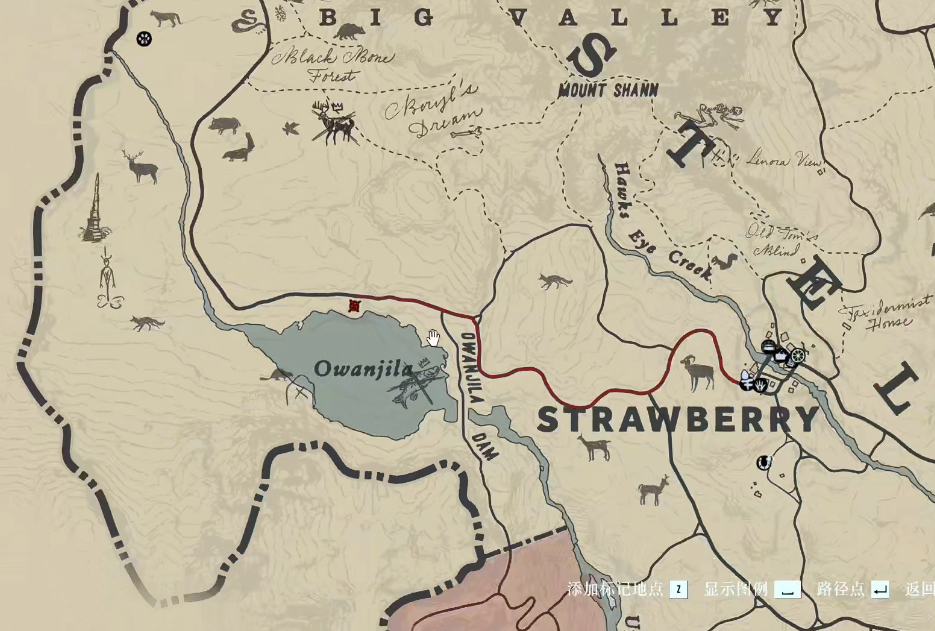Click the cougar animal marker
The width and height of the screenshot is (935, 631).
point(165,18)
